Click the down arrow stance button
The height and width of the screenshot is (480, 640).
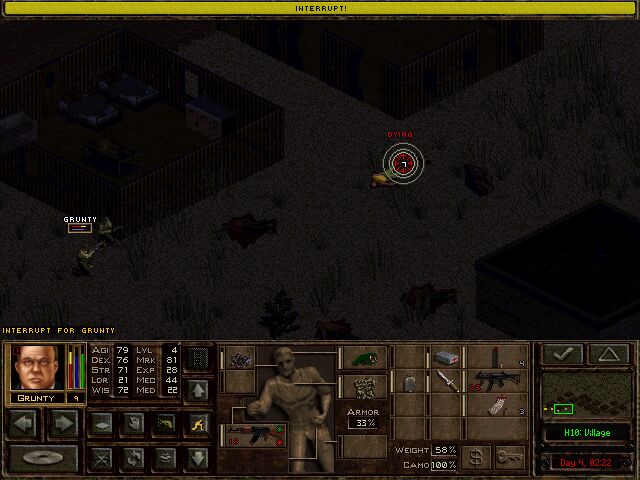198,458
